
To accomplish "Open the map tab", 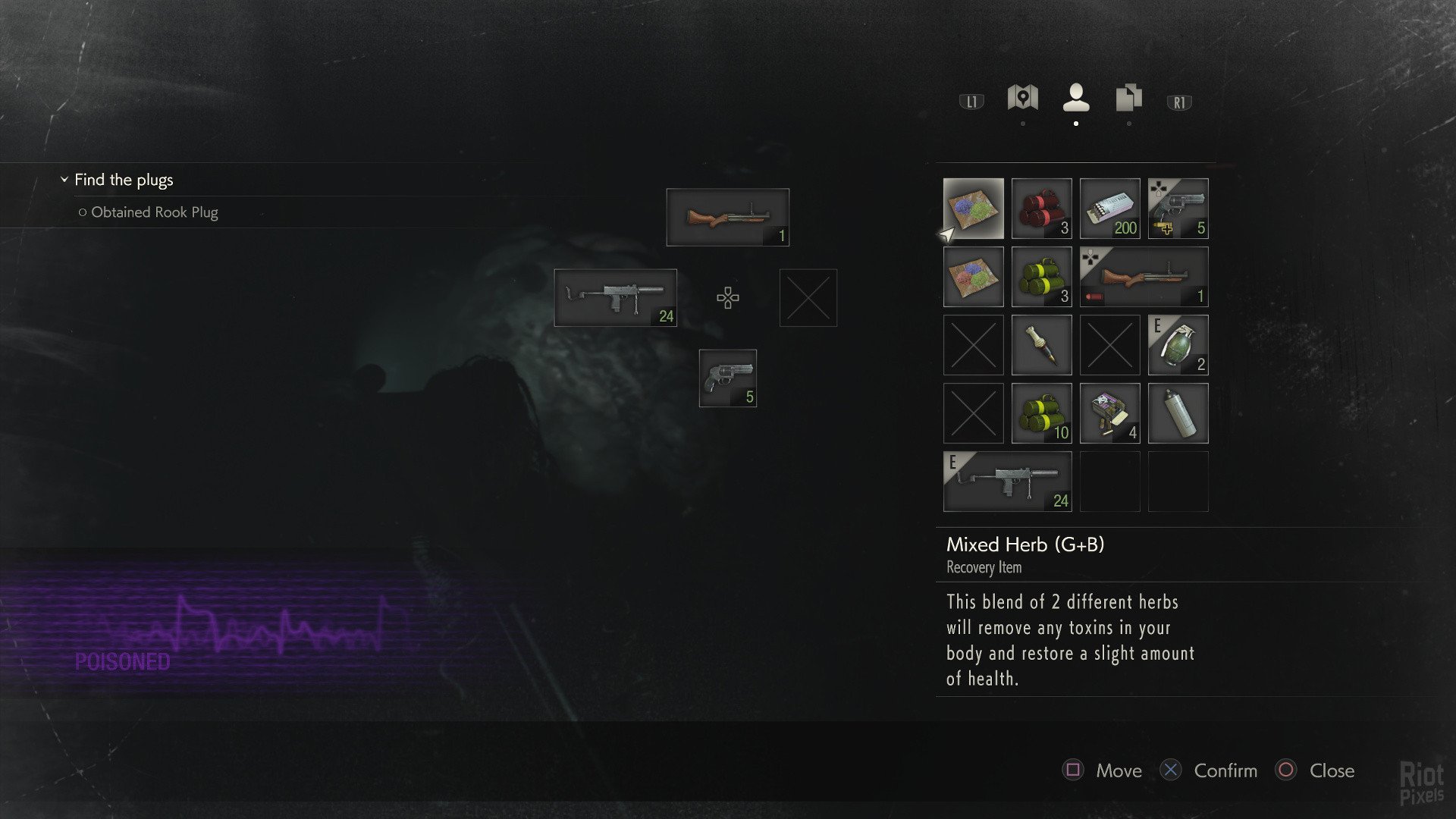I will point(1022,99).
